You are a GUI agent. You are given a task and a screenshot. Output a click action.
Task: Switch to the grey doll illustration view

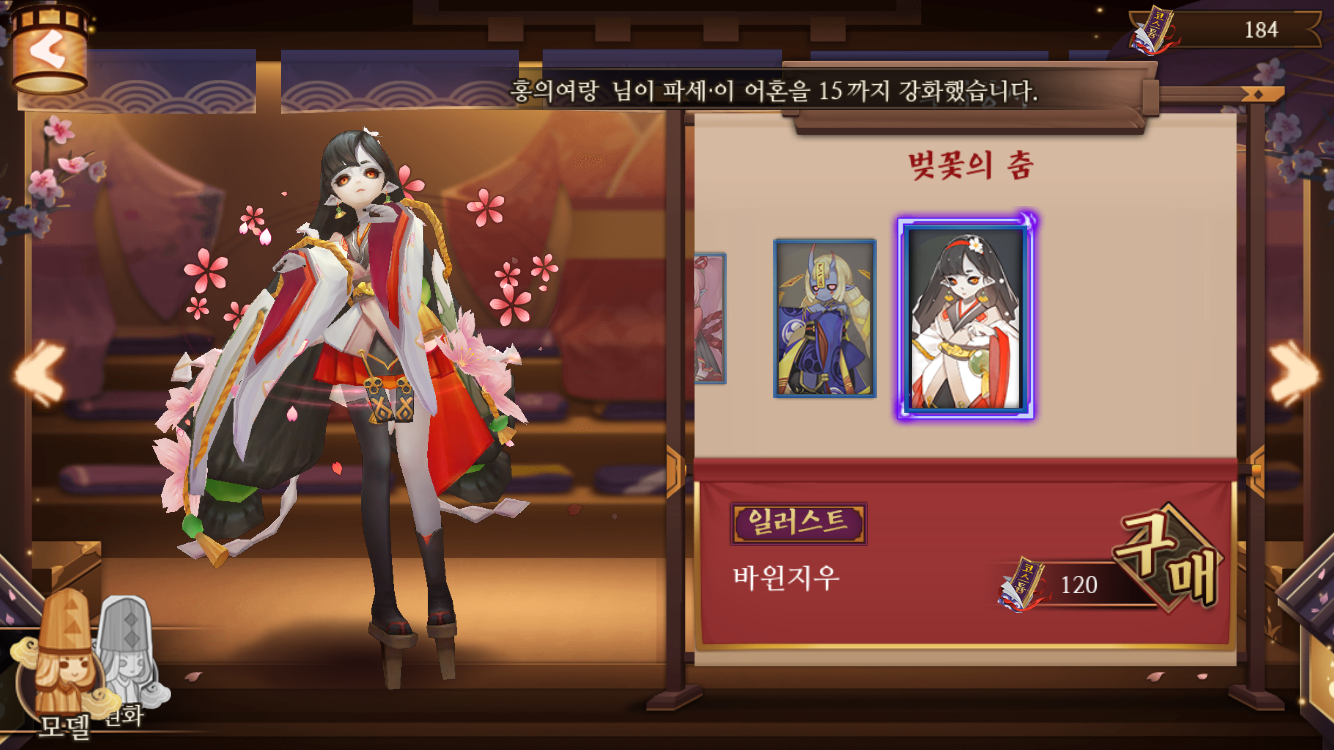click(125, 650)
